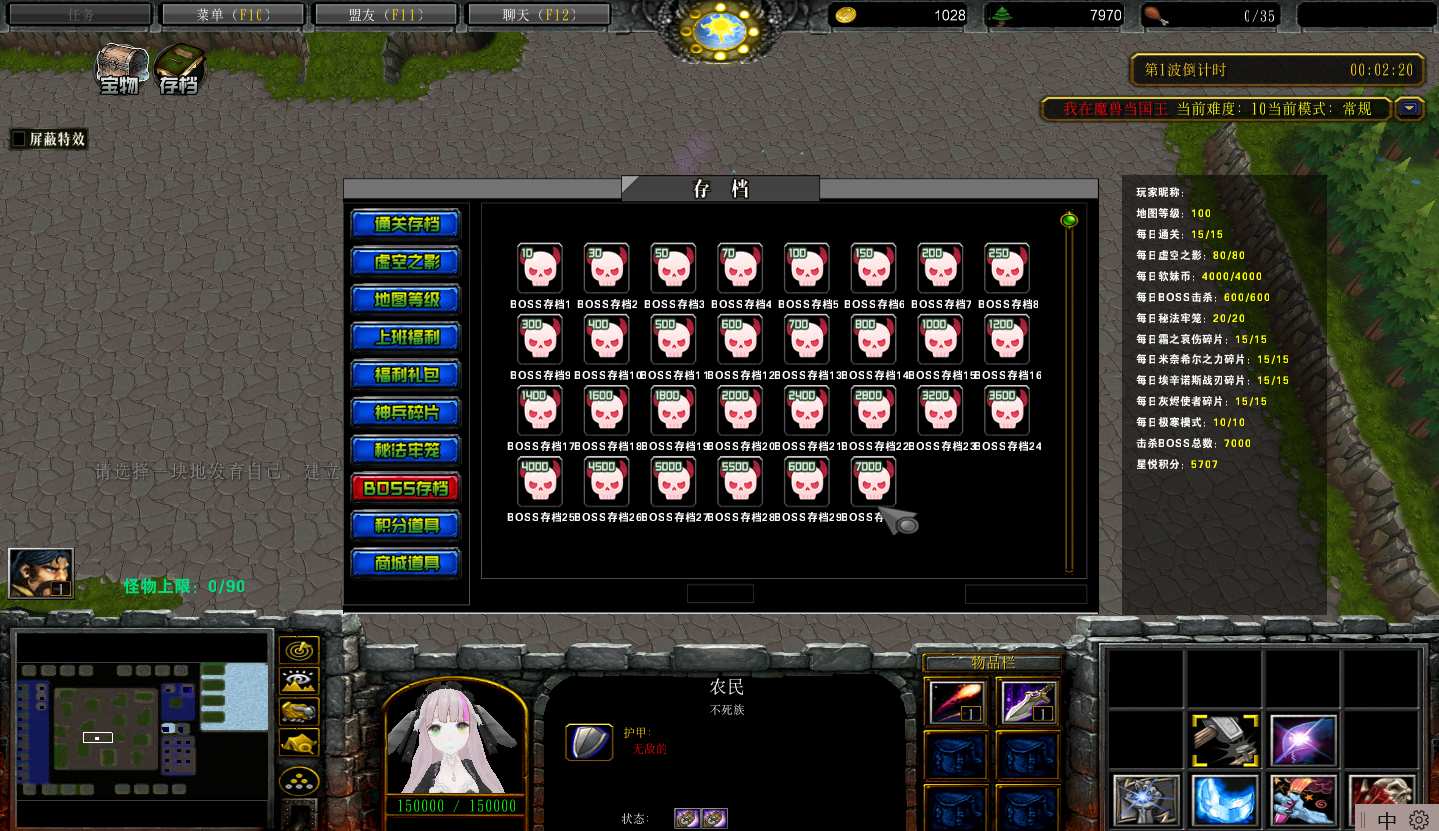Open the 商城道具 shop tab

[x=405, y=563]
